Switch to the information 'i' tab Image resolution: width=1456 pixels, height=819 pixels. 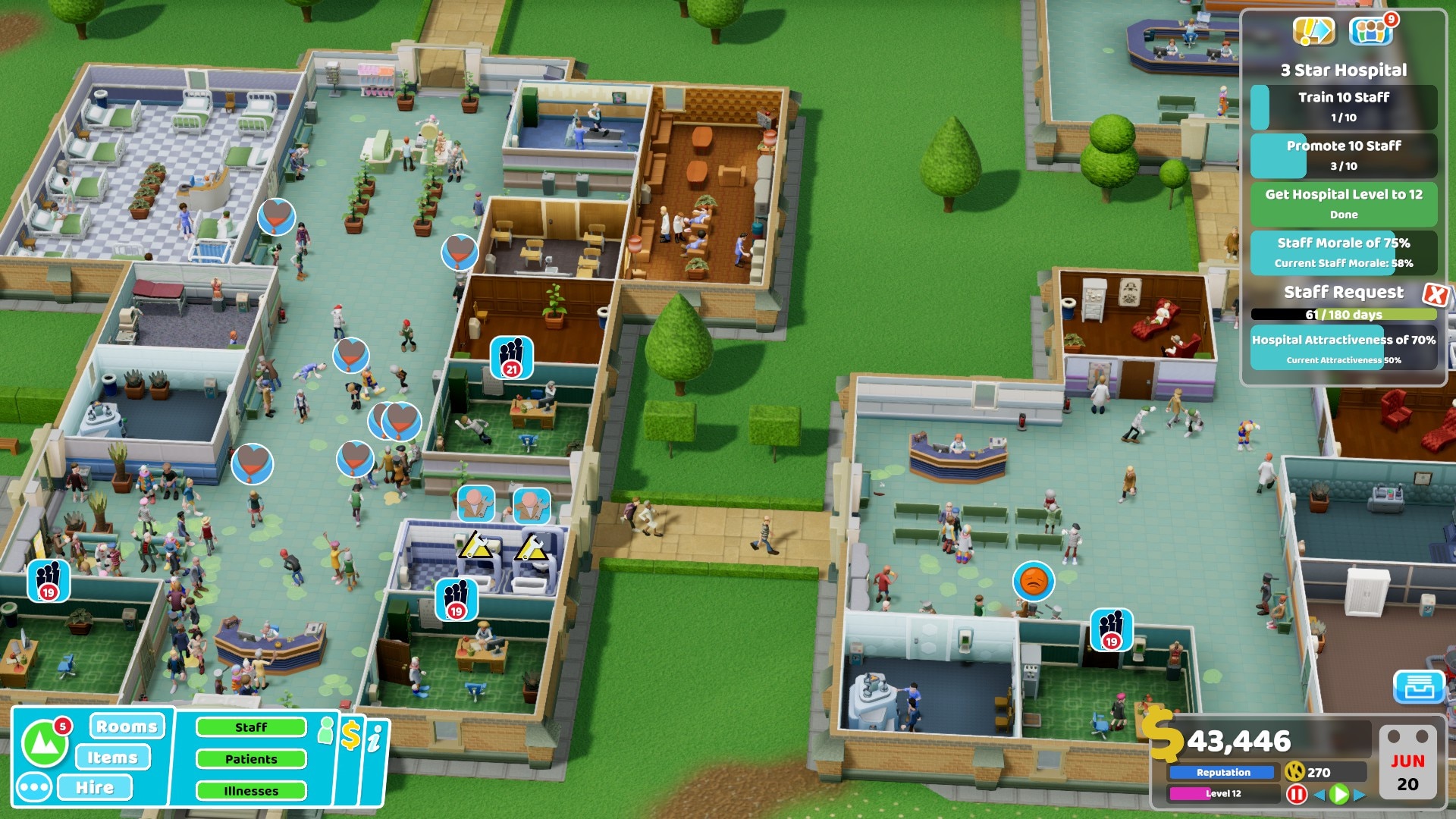[x=375, y=738]
